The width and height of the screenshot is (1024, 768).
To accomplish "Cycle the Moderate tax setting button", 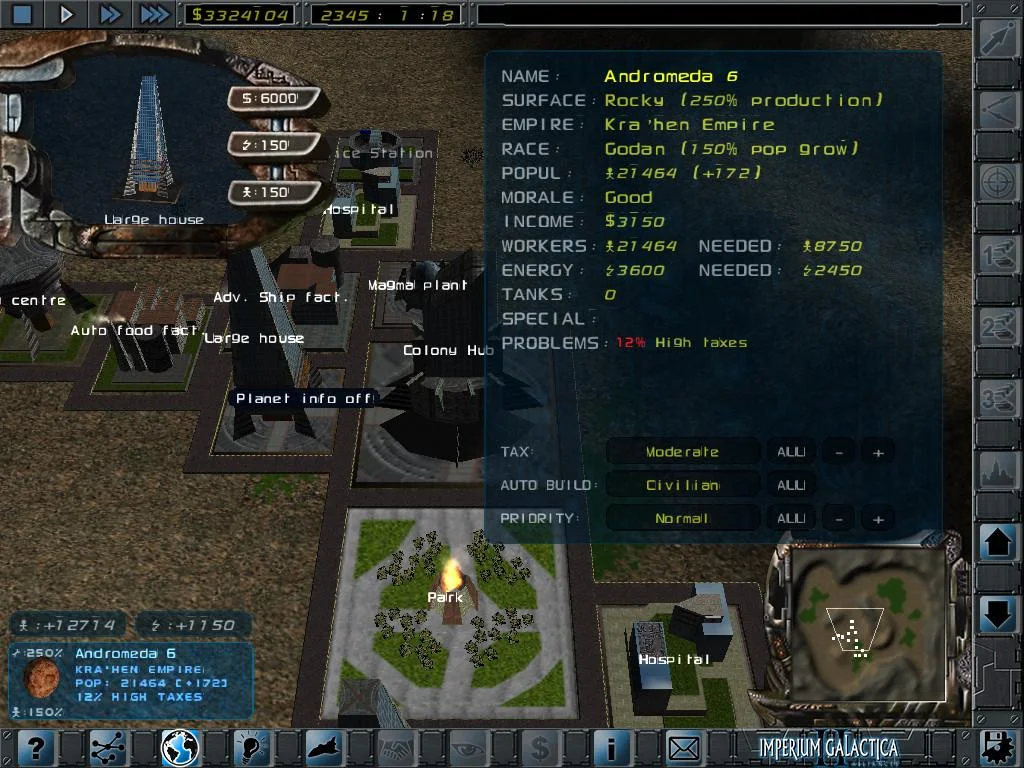I will [x=682, y=452].
